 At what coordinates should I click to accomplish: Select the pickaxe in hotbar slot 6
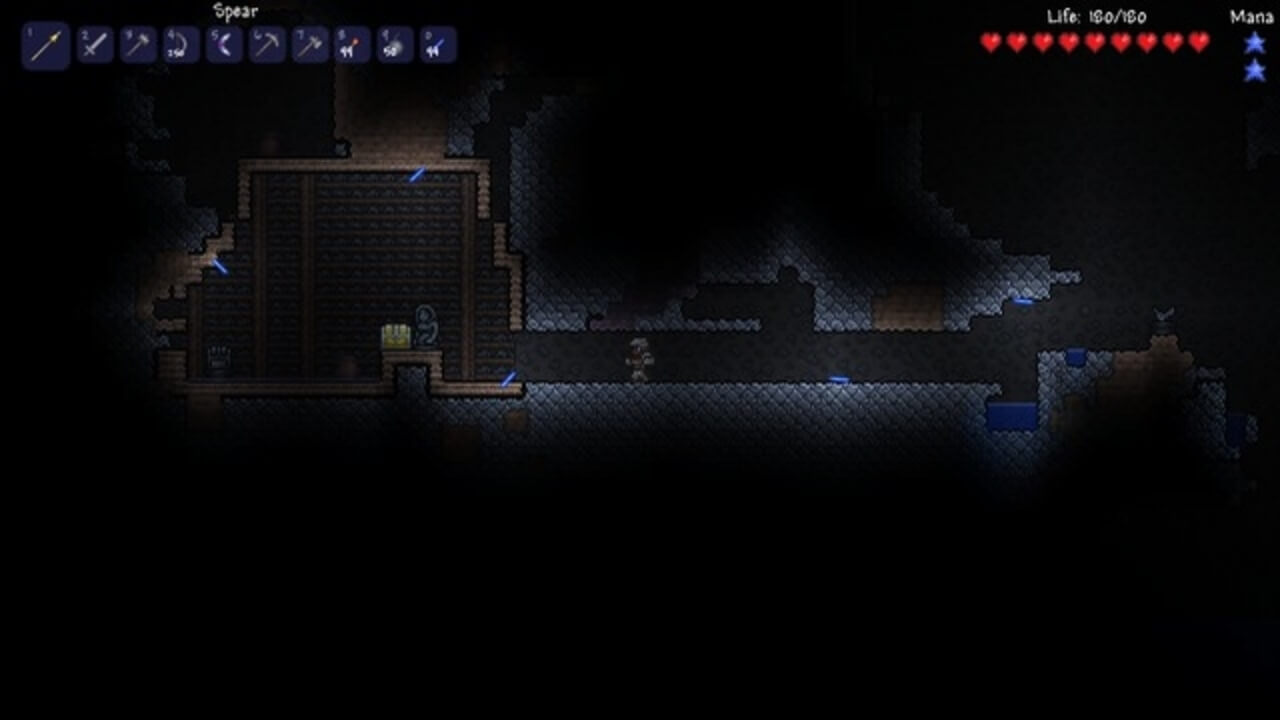coord(266,43)
